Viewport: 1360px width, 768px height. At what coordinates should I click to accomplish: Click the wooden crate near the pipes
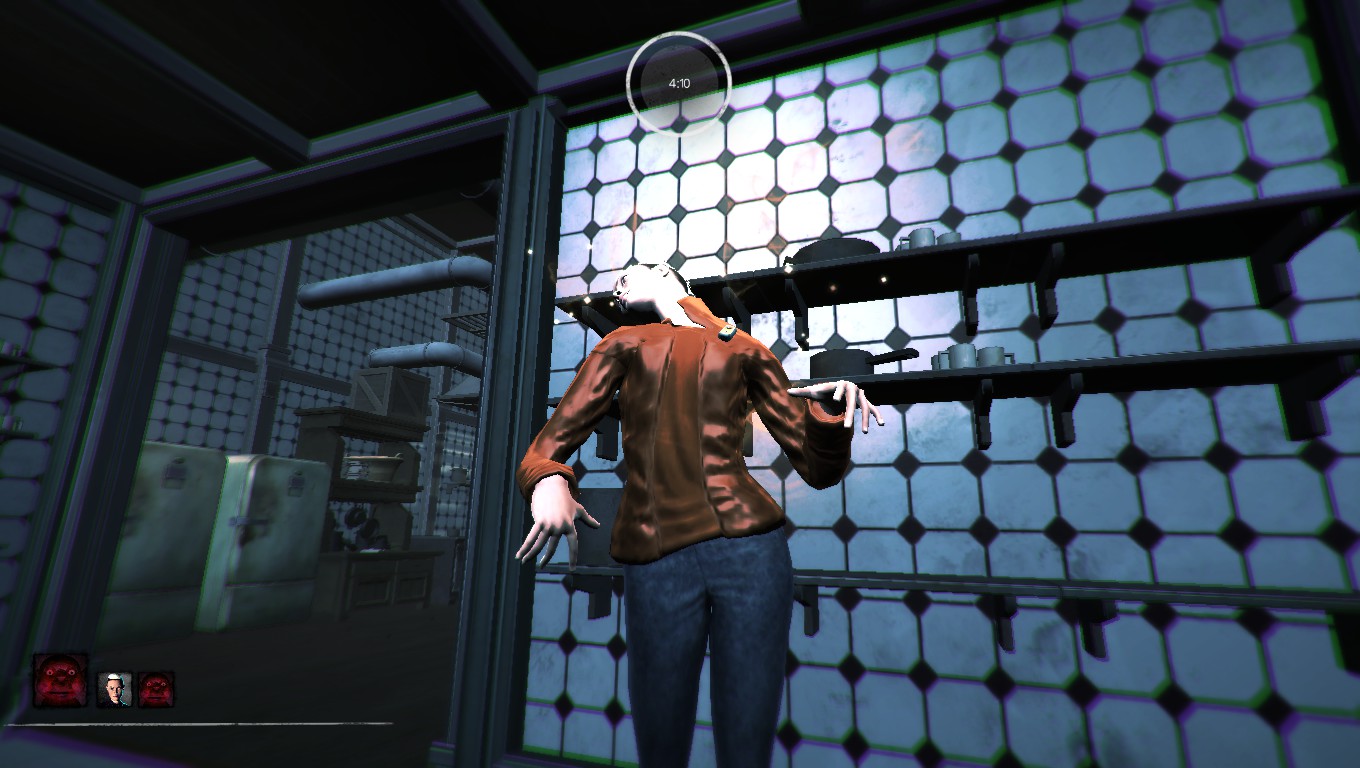388,390
